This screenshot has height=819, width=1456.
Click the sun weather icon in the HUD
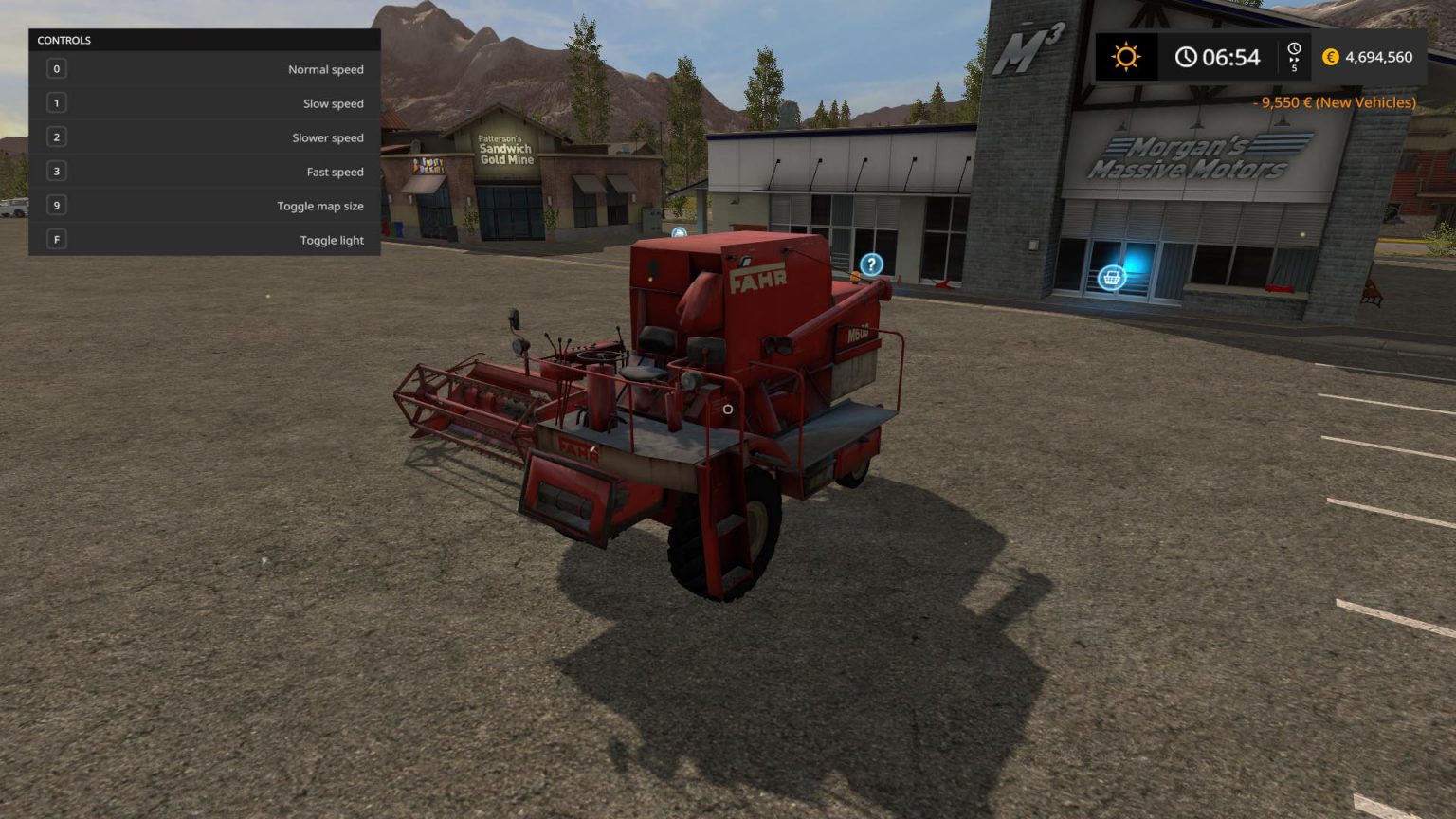tap(1126, 57)
